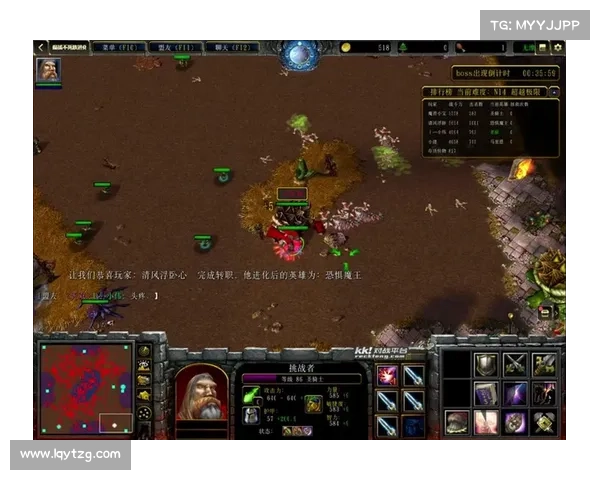Collapse the 排行榜 leaderboard panel
The image size is (600, 480).
click(553, 91)
